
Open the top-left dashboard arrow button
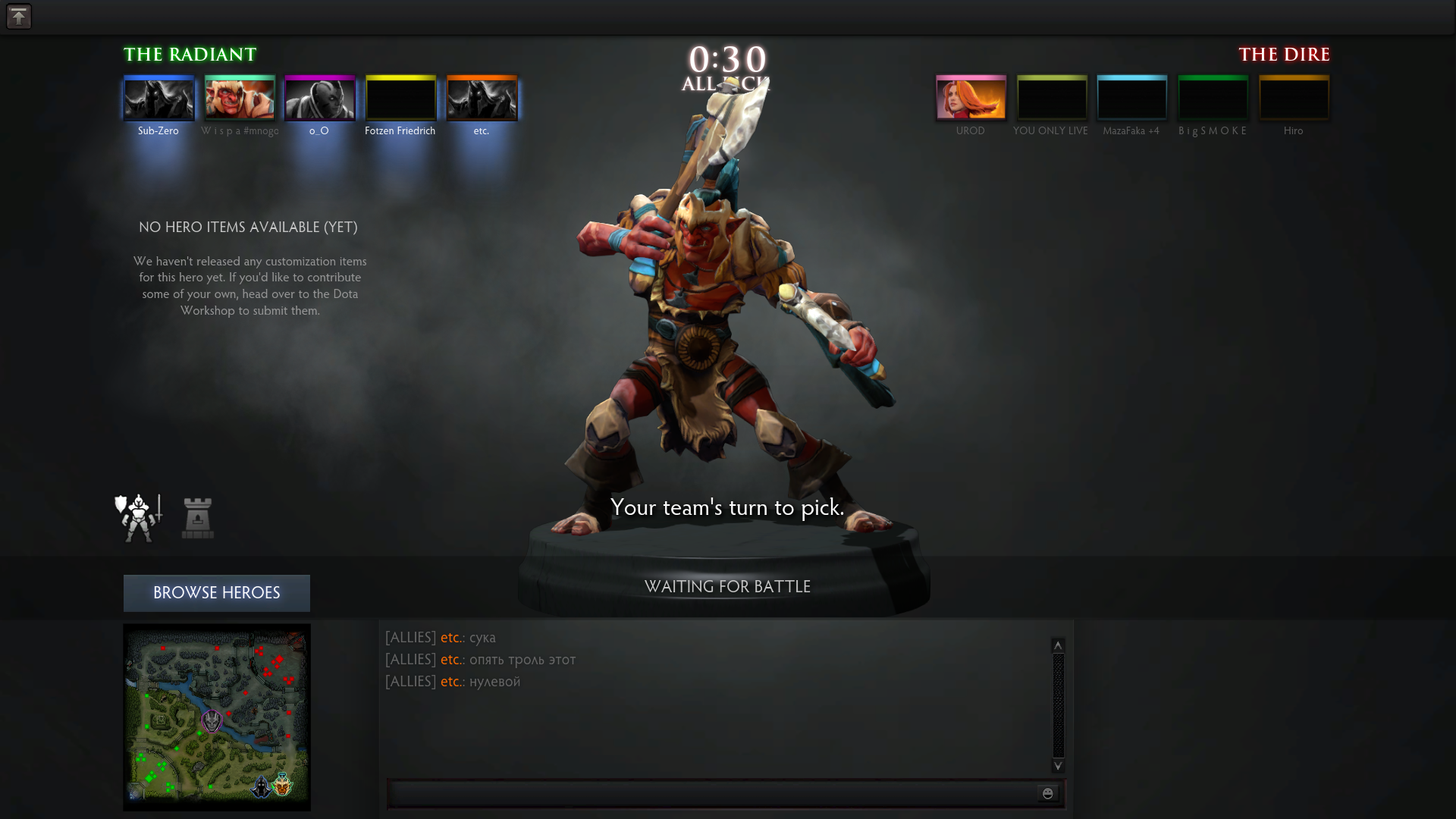click(x=19, y=17)
